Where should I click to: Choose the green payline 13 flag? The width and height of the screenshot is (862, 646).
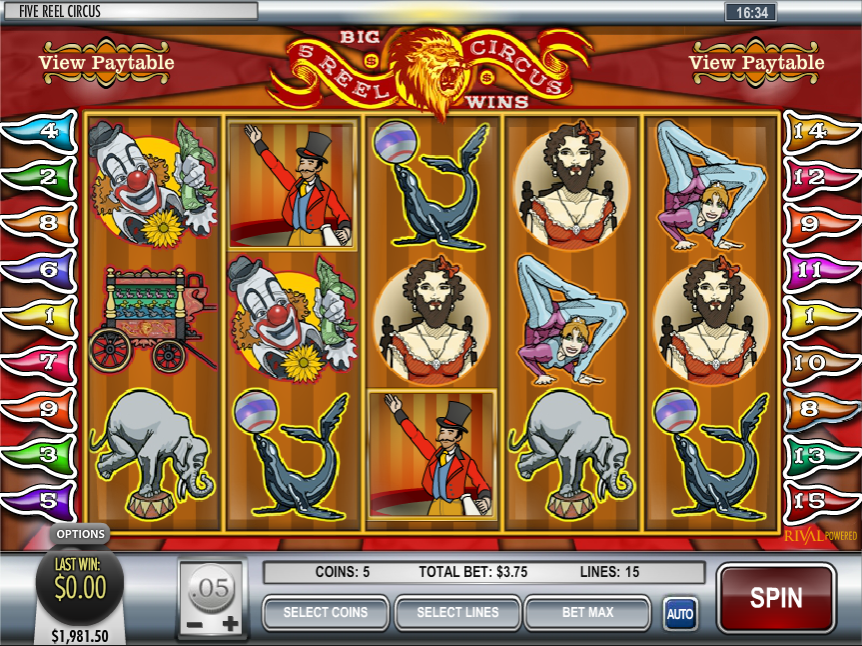click(819, 453)
